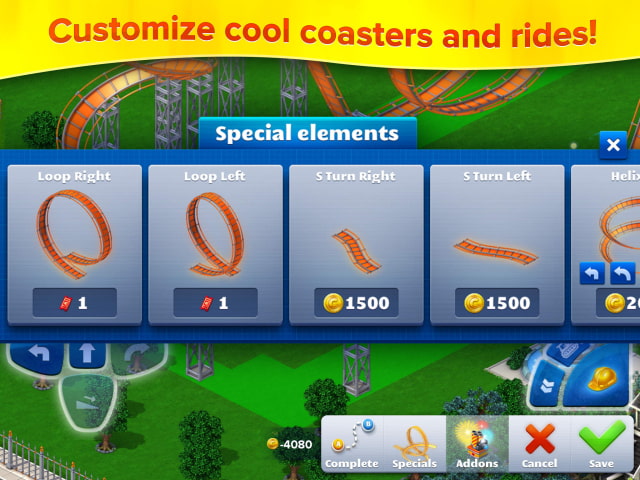Place a straight track with the up arrow

(x=85, y=353)
